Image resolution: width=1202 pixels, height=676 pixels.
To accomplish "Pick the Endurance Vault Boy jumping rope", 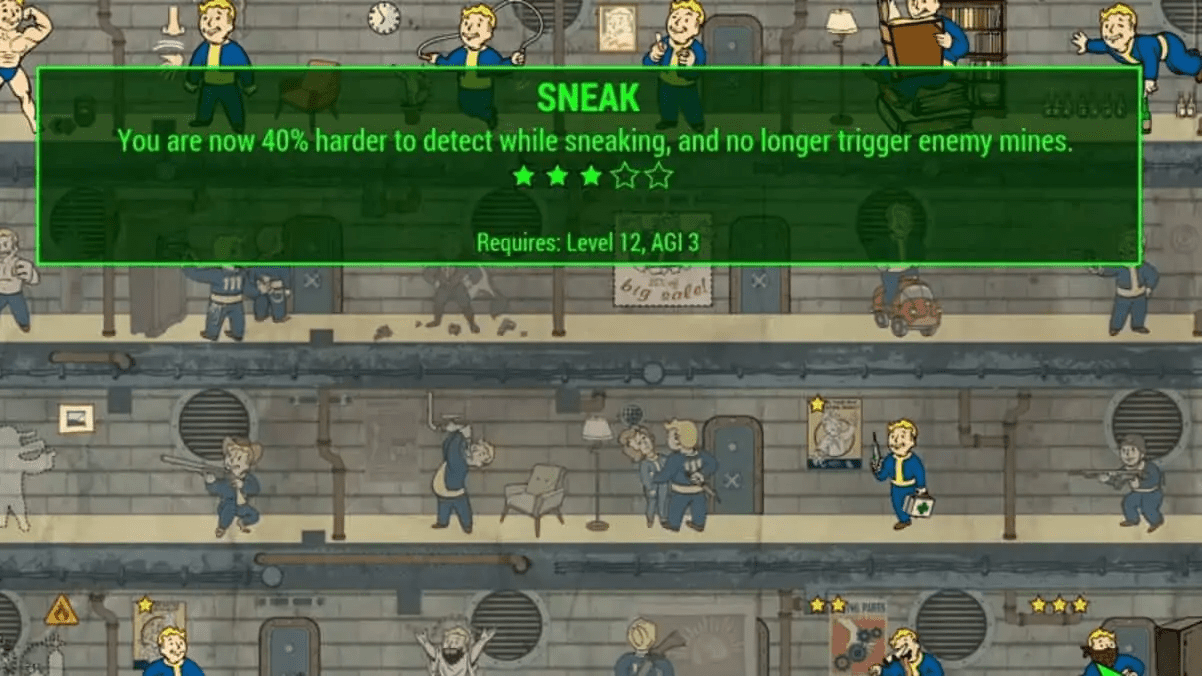I will [475, 52].
